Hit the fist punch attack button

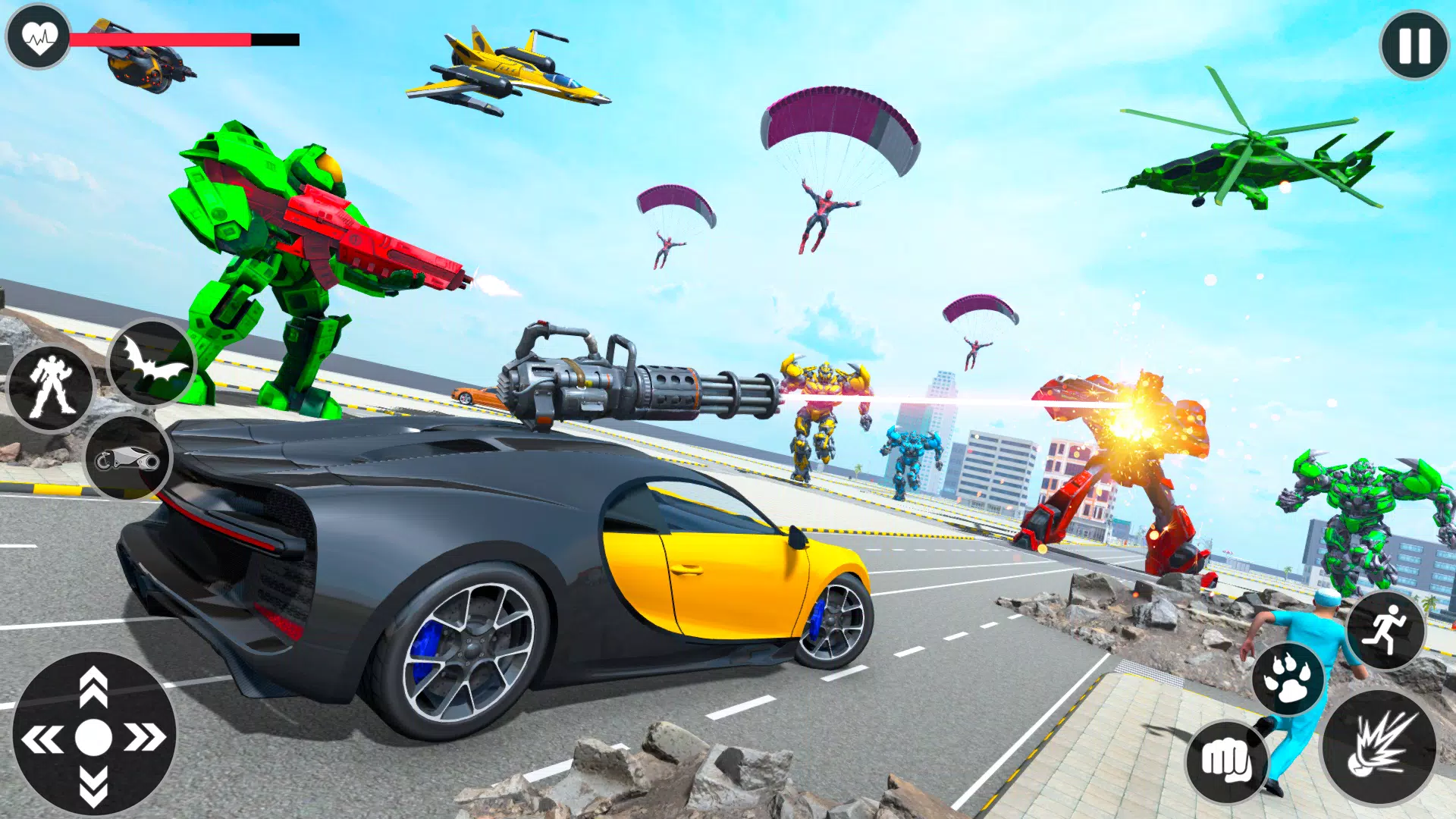click(x=1227, y=761)
